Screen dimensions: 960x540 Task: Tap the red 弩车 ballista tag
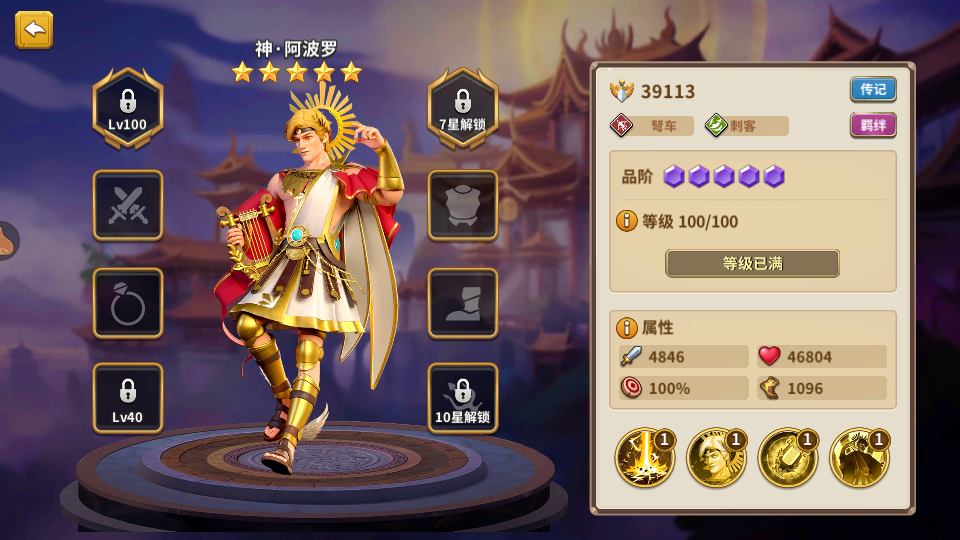(652, 126)
